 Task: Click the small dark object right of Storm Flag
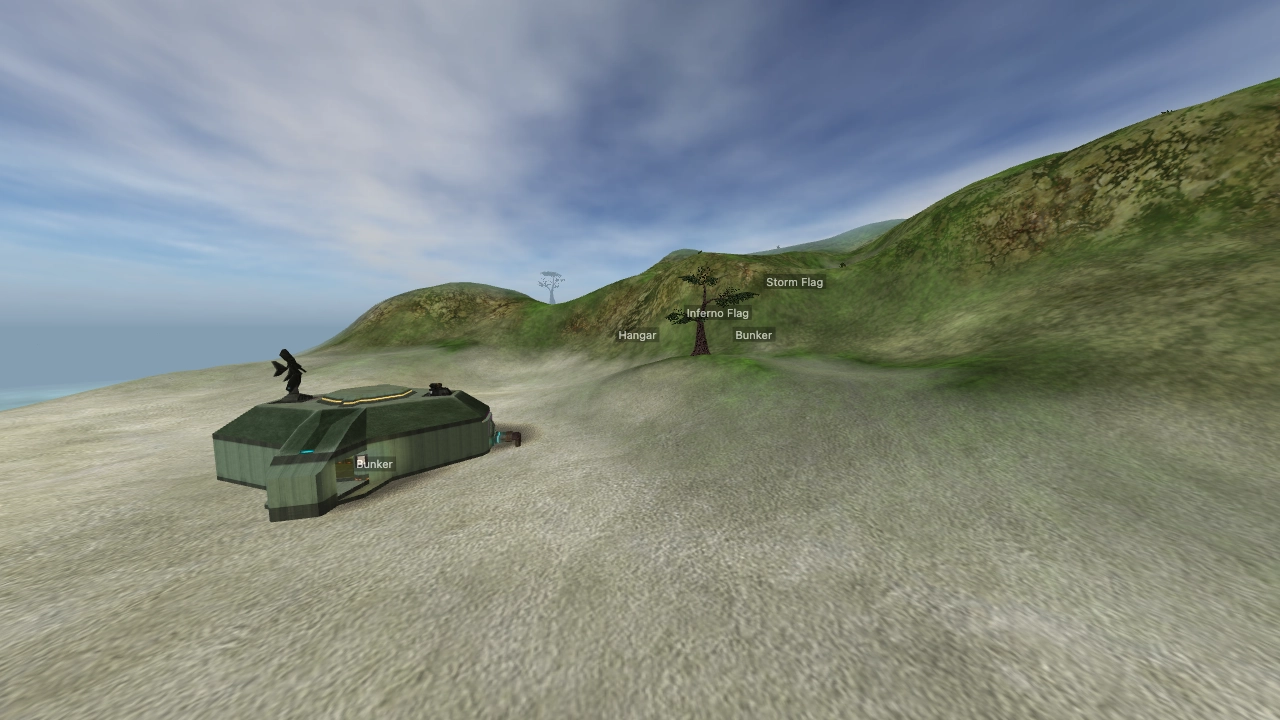[x=842, y=265]
